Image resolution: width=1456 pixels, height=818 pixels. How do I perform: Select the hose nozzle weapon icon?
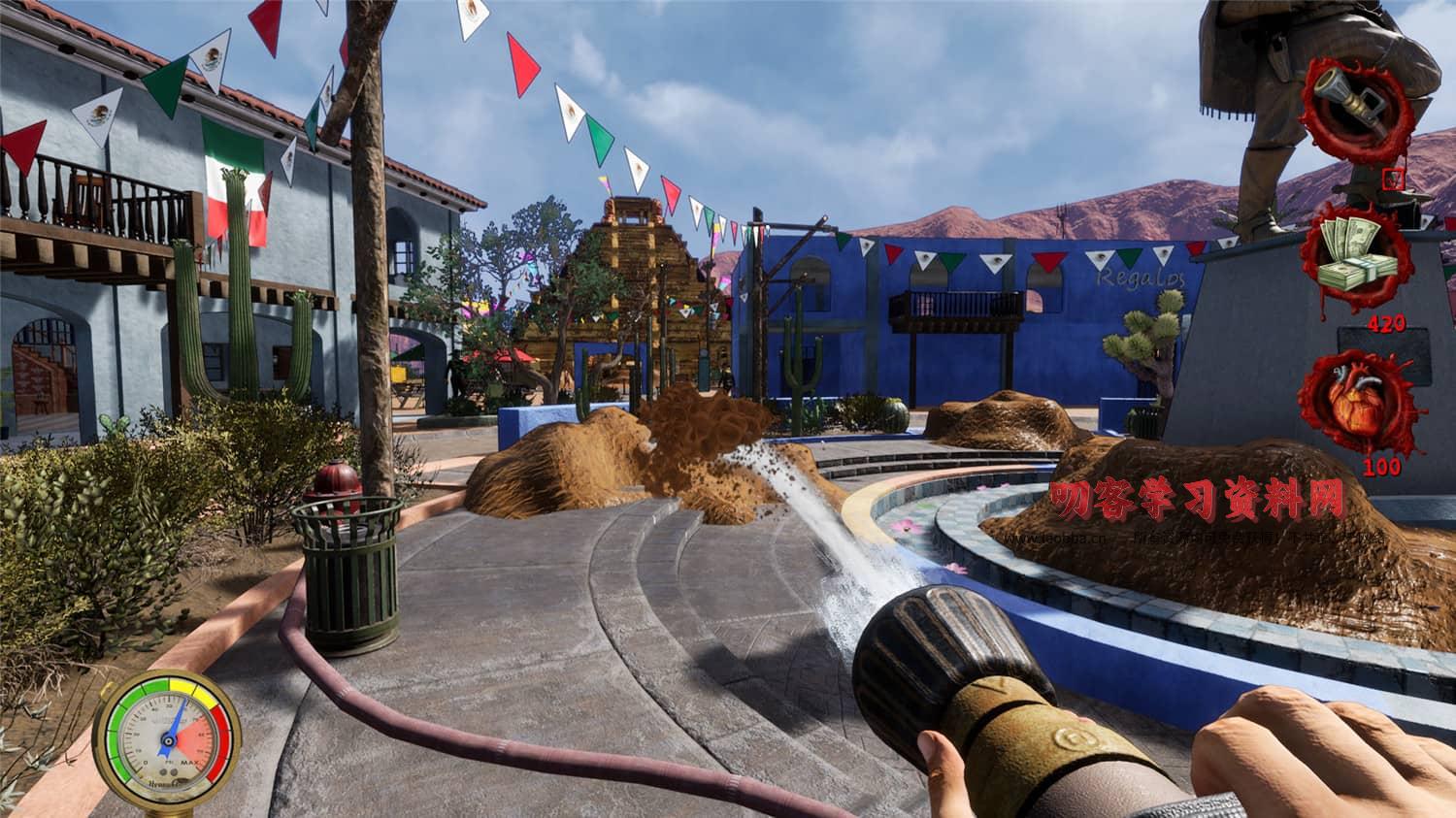pos(1354,92)
